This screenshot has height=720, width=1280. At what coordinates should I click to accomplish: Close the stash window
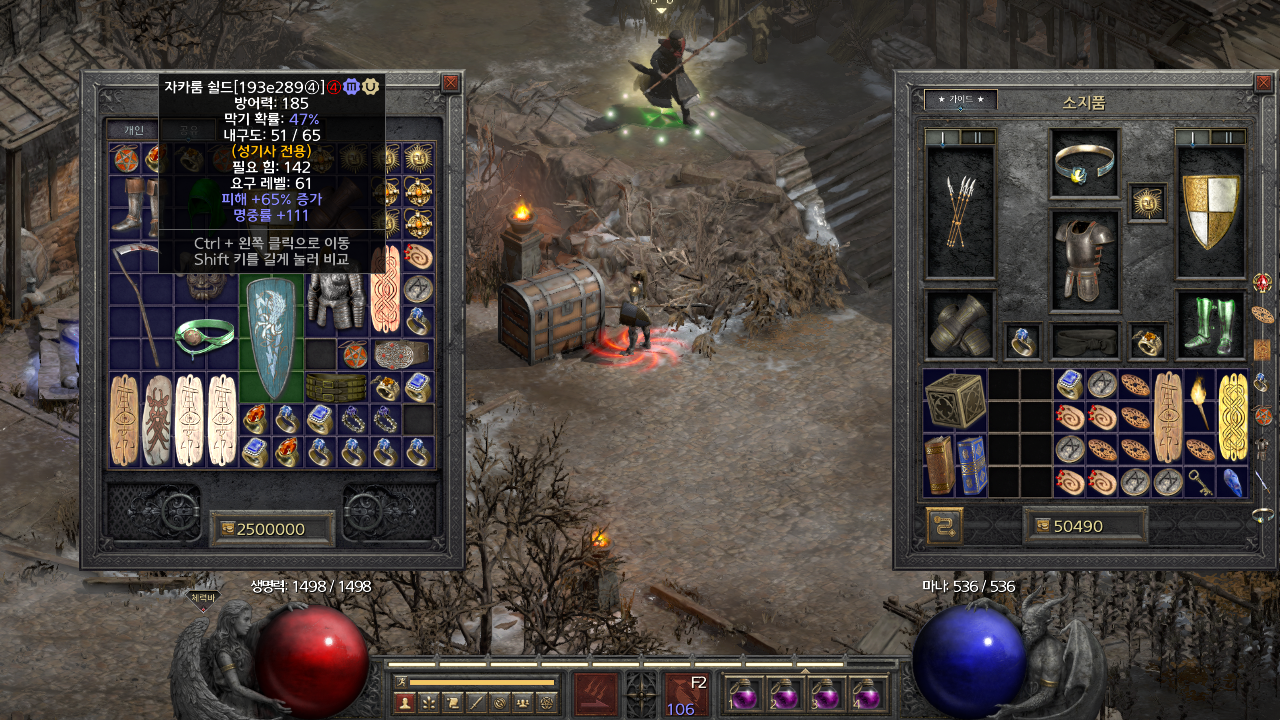451,84
